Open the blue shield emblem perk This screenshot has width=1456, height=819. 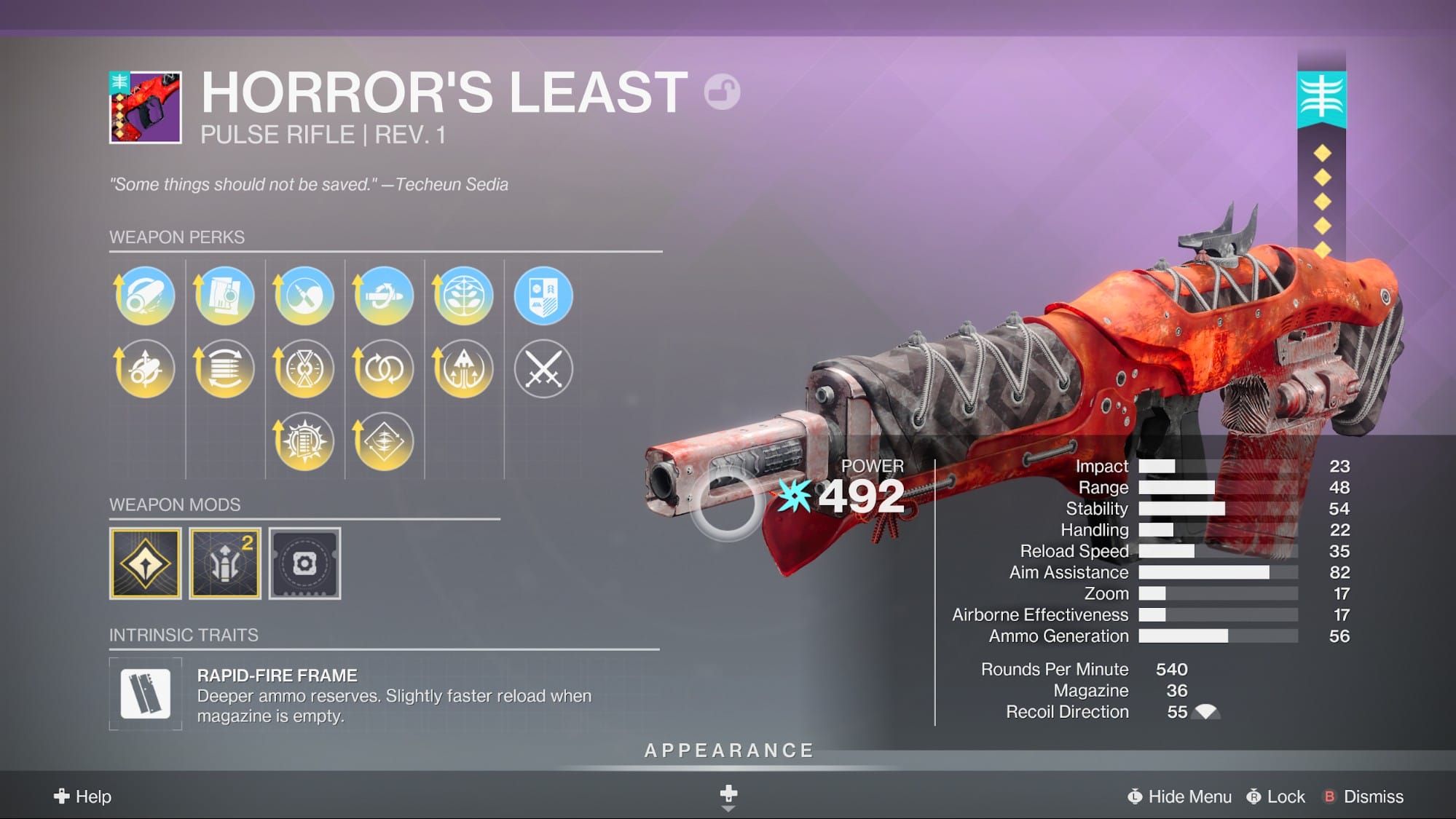click(543, 296)
